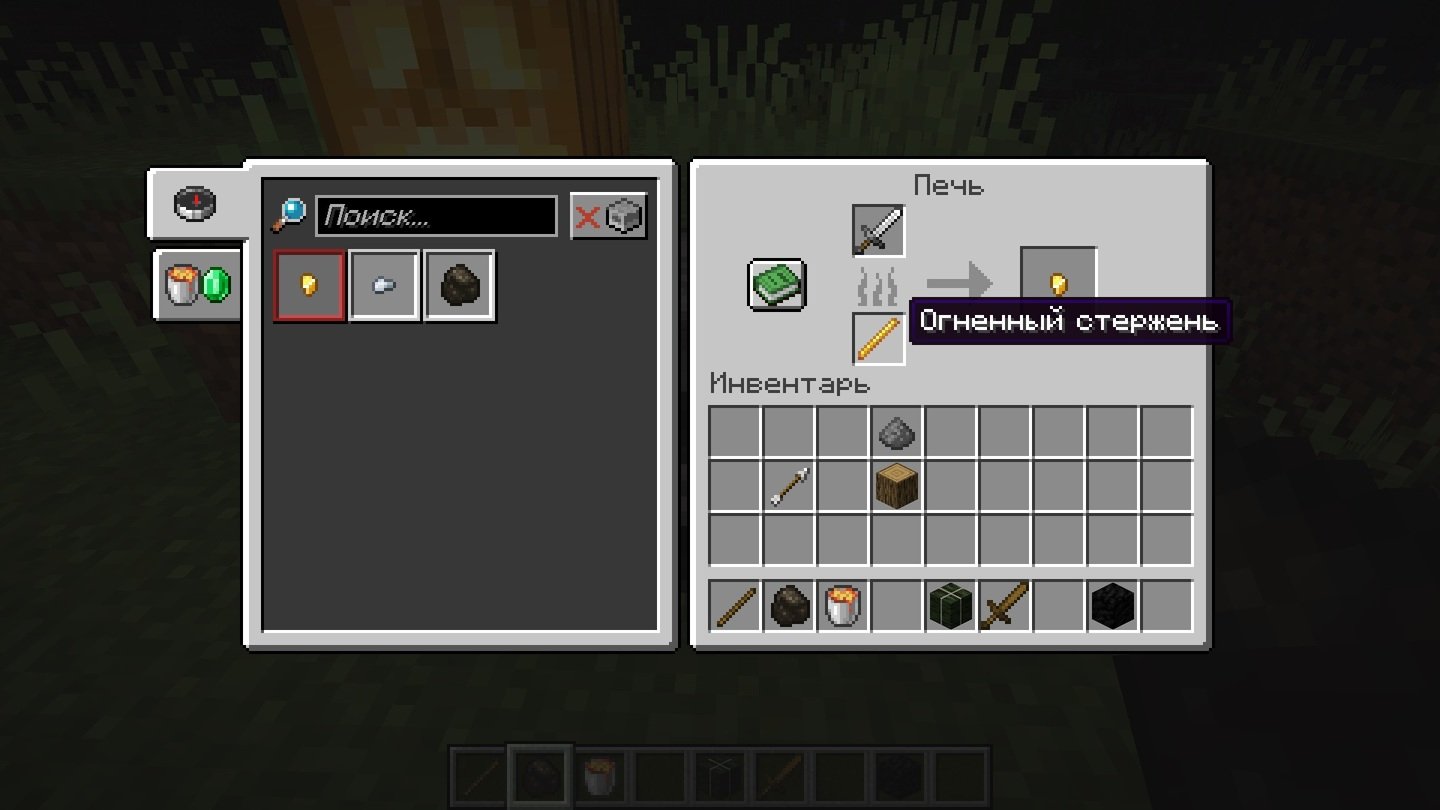1440x810 pixels.
Task: Collect the gold nugget from the output slot
Action: click(1058, 285)
